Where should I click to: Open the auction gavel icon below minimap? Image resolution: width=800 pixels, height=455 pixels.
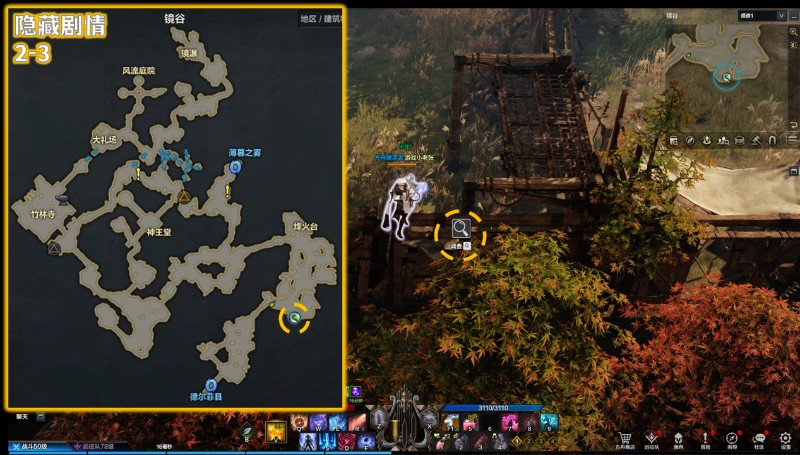pos(757,140)
